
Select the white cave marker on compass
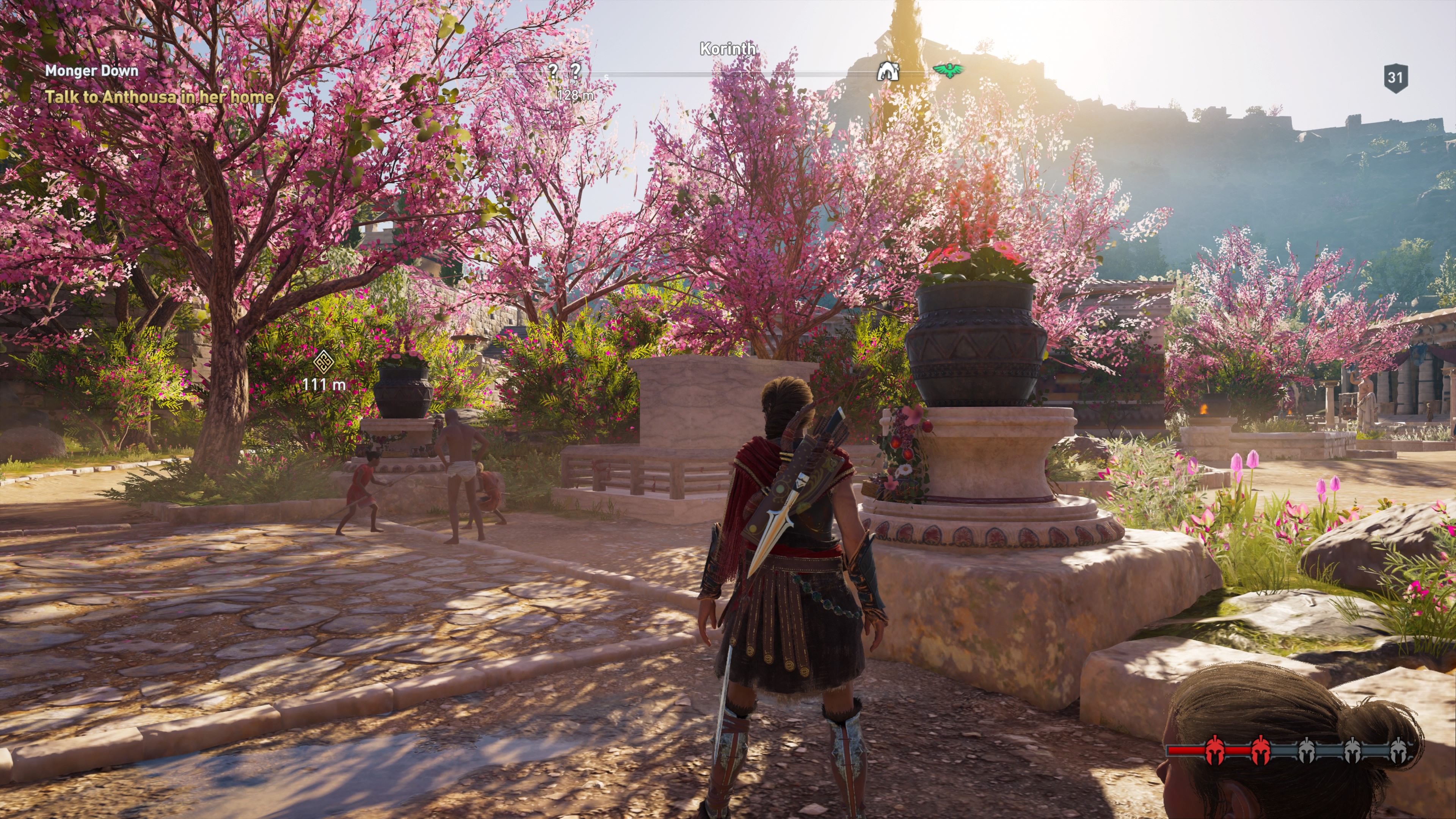(x=887, y=71)
